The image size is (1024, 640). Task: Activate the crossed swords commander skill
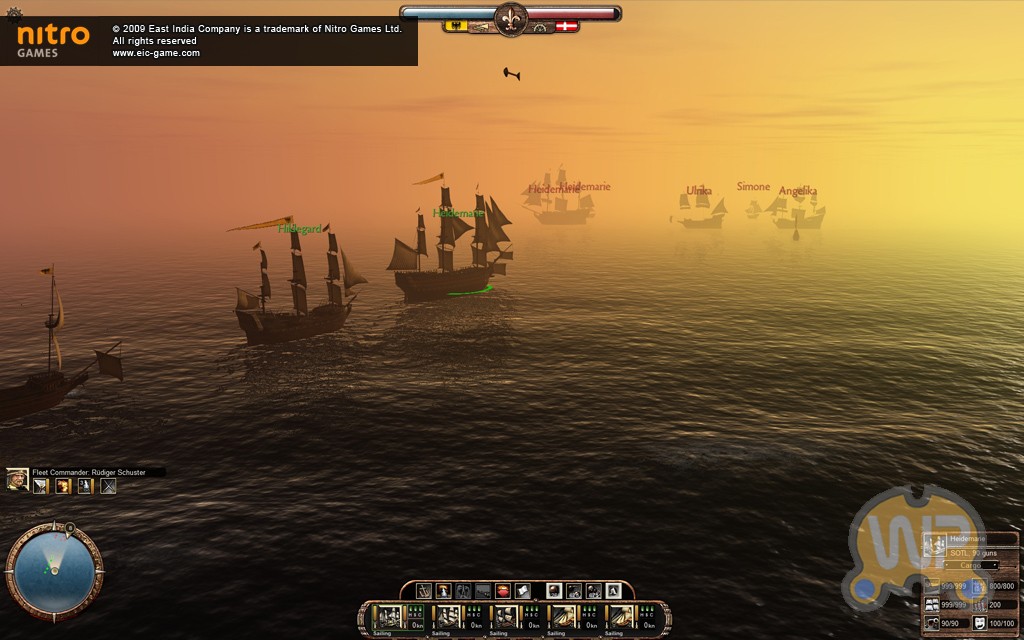[108, 487]
